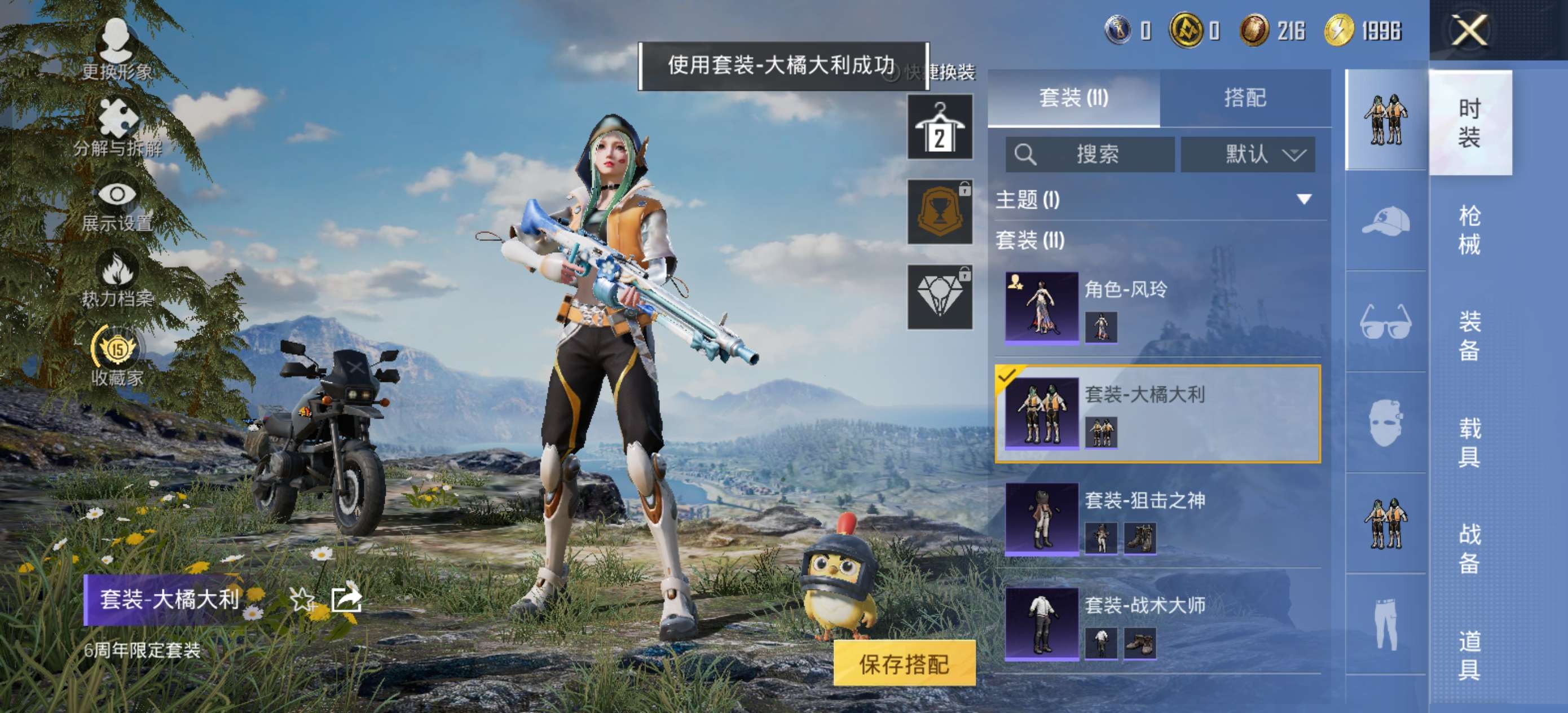Open the 默认 sorting dropdown

[x=1247, y=155]
